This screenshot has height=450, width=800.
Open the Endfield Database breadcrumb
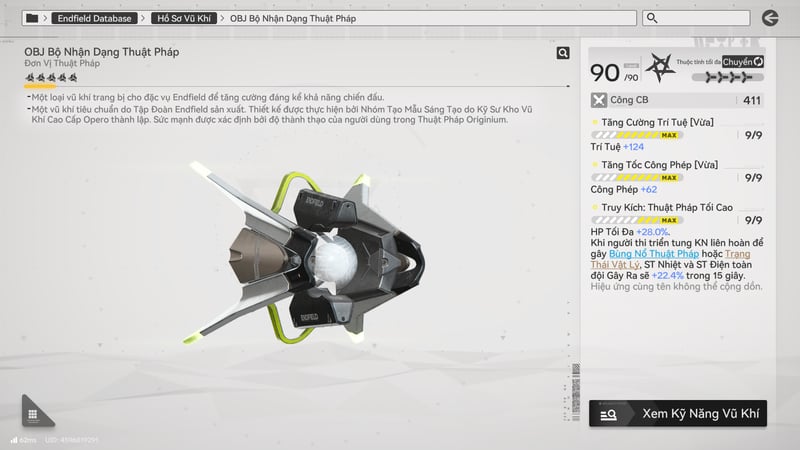95,18
